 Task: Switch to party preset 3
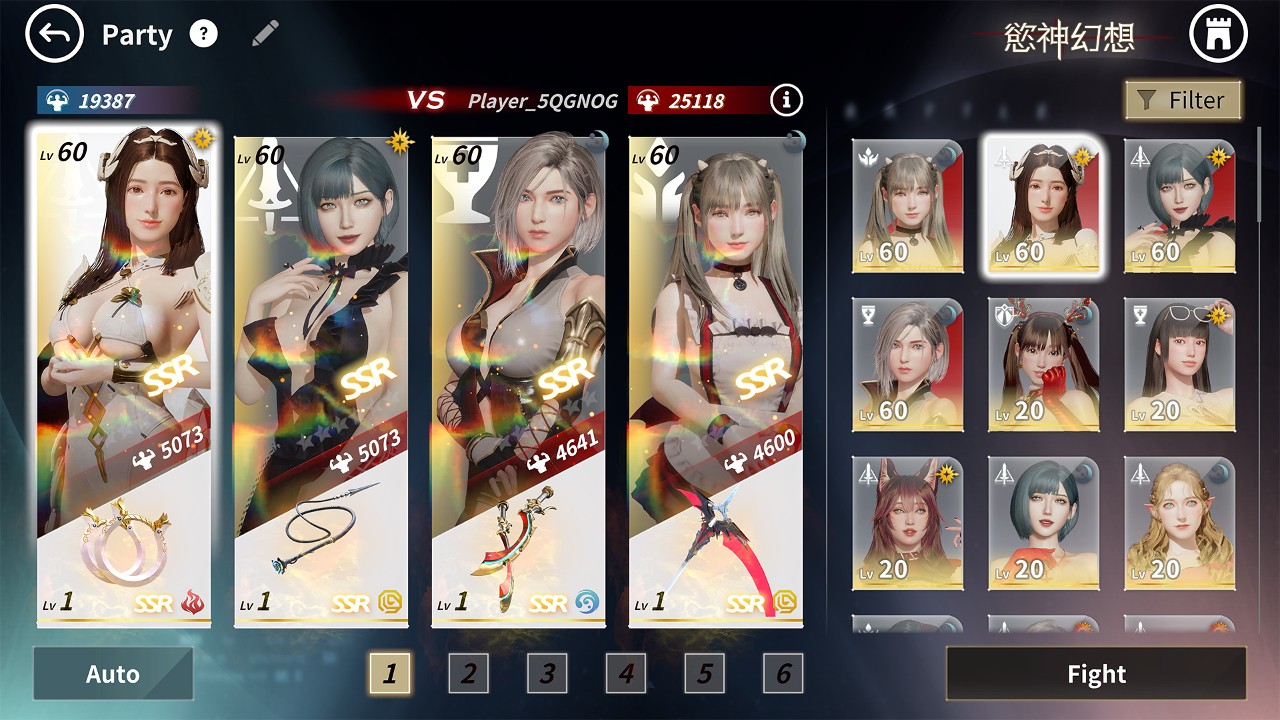(x=547, y=674)
